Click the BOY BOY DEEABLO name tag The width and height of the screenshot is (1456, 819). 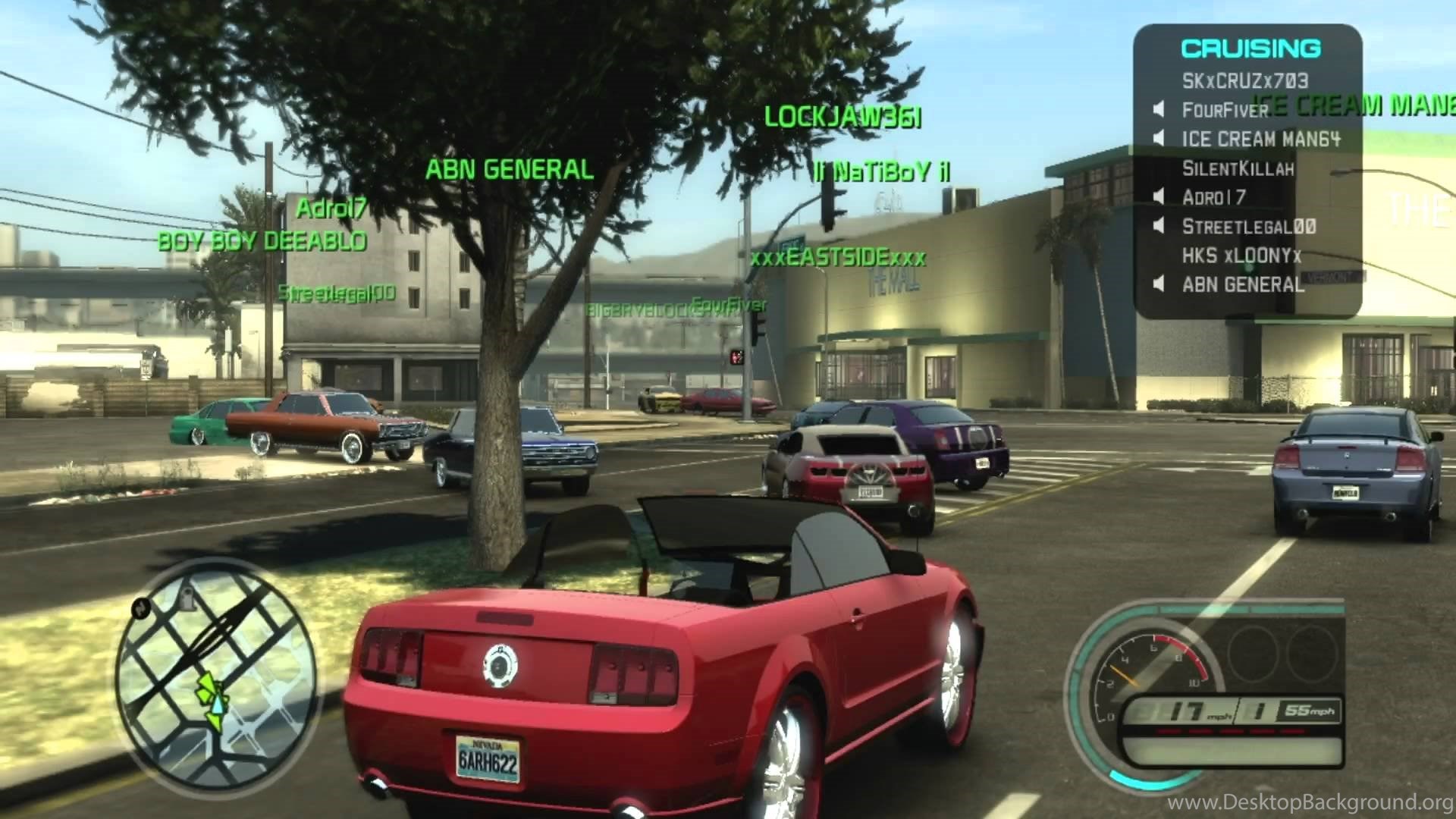(x=262, y=242)
